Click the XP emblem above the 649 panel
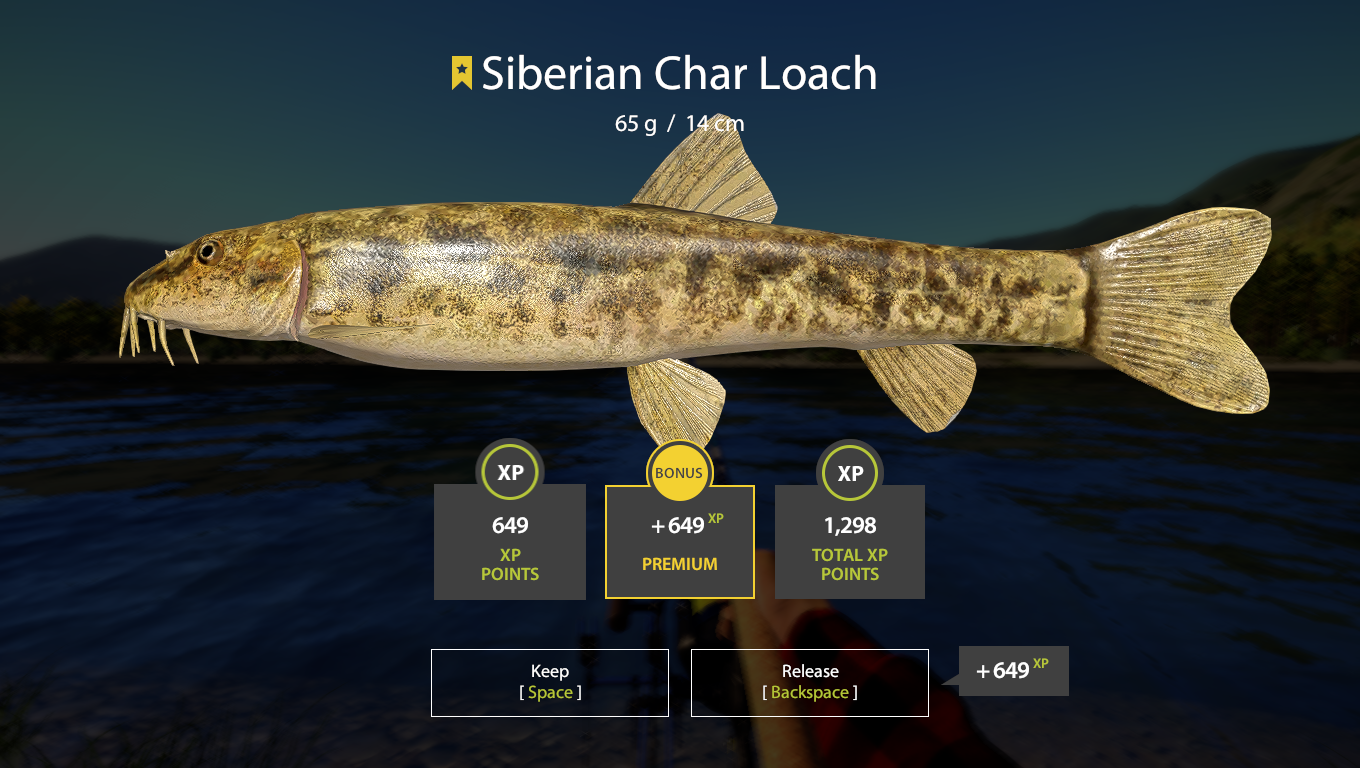 (510, 471)
